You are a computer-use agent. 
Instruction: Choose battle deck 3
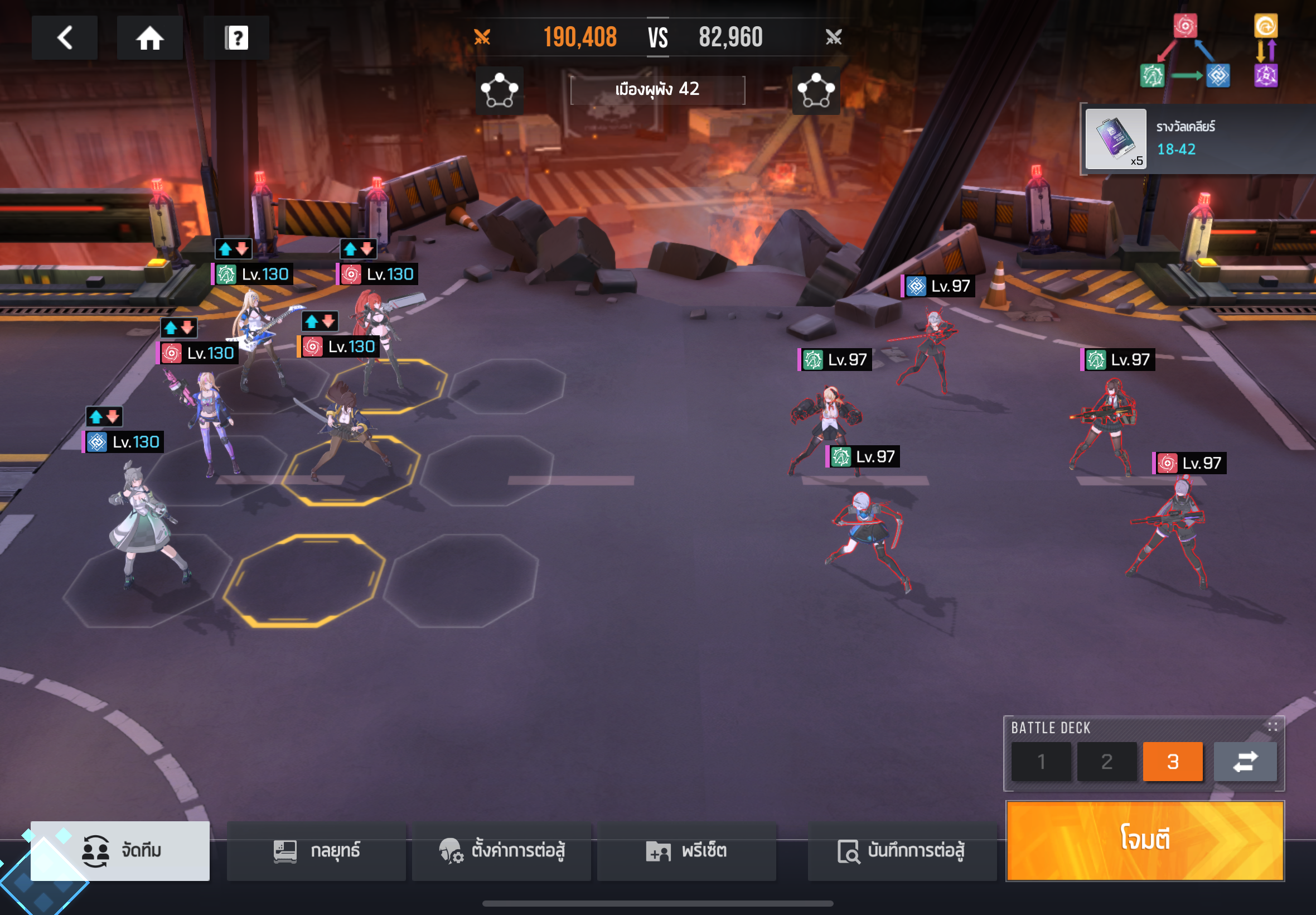pyautogui.click(x=1172, y=762)
